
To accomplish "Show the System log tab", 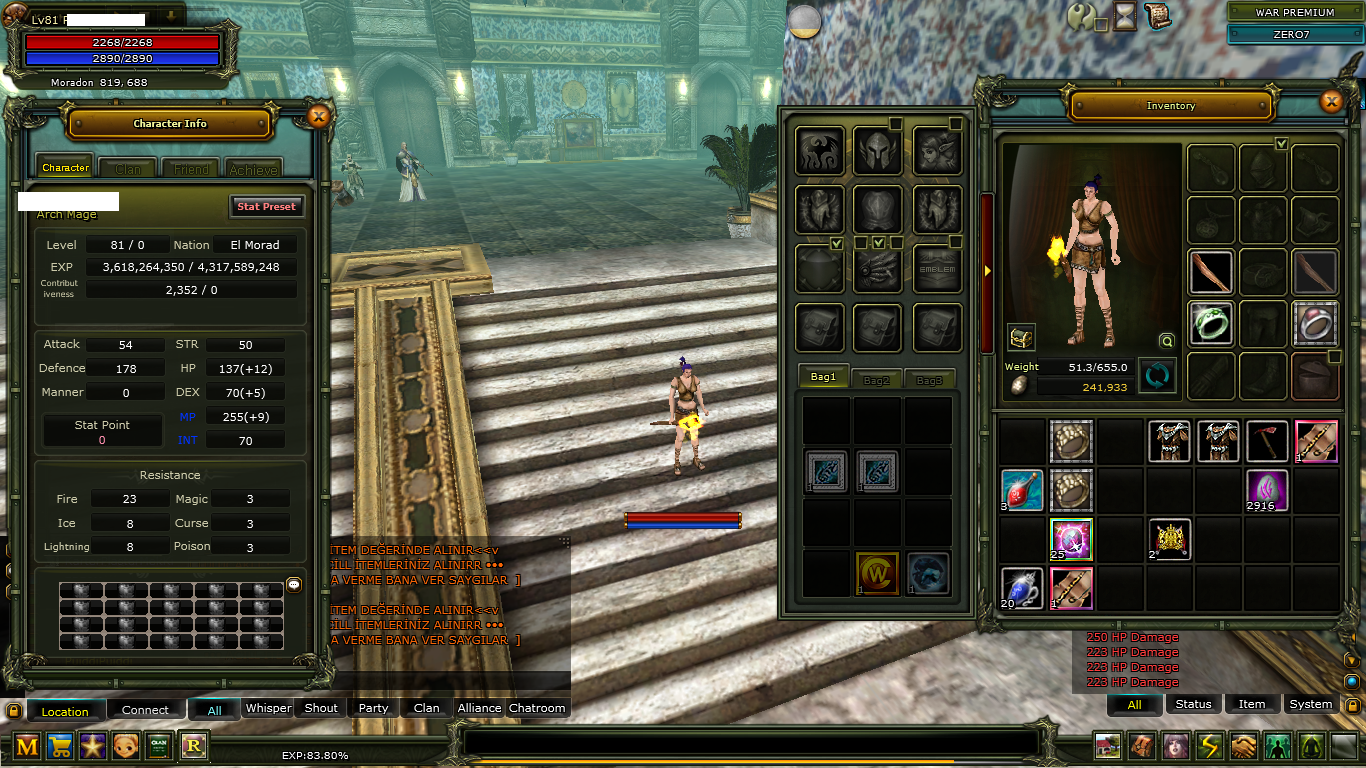I will point(1310,704).
